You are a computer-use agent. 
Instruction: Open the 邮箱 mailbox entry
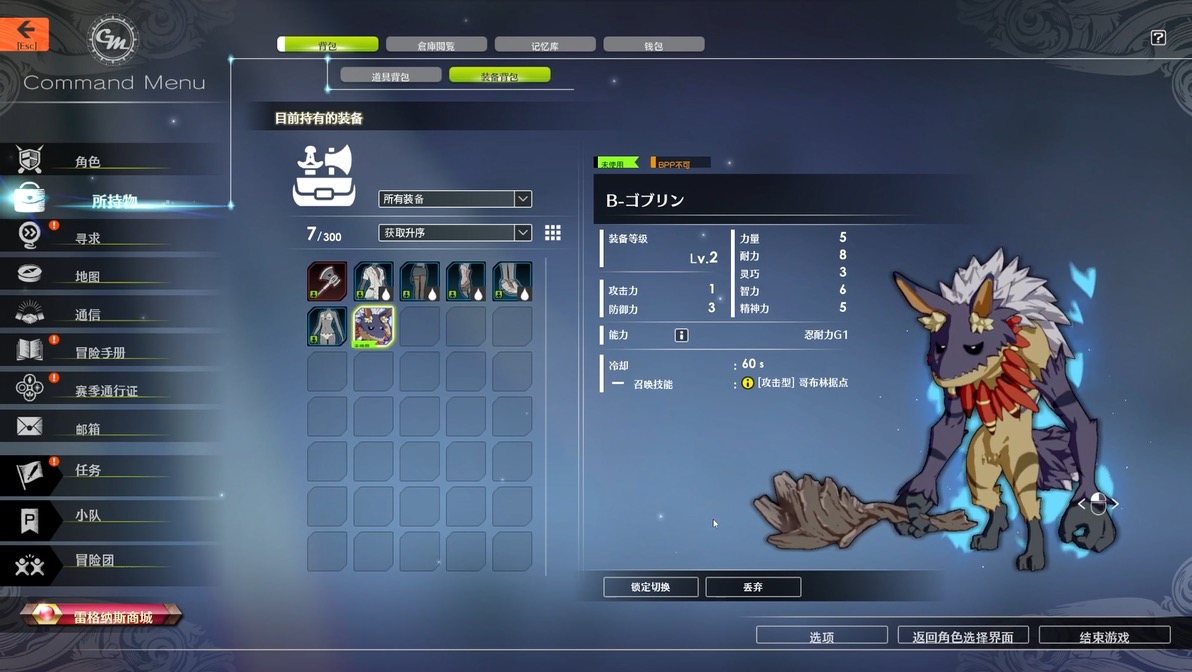[x=88, y=429]
